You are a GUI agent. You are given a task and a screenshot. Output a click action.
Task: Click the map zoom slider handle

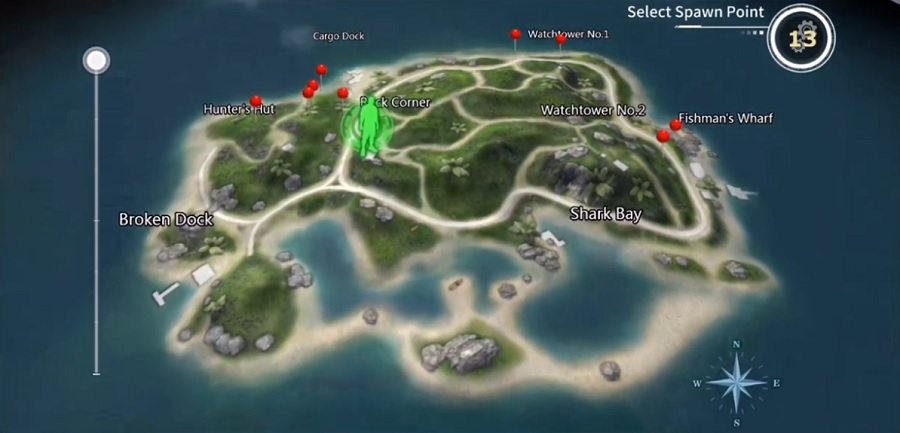[97, 62]
